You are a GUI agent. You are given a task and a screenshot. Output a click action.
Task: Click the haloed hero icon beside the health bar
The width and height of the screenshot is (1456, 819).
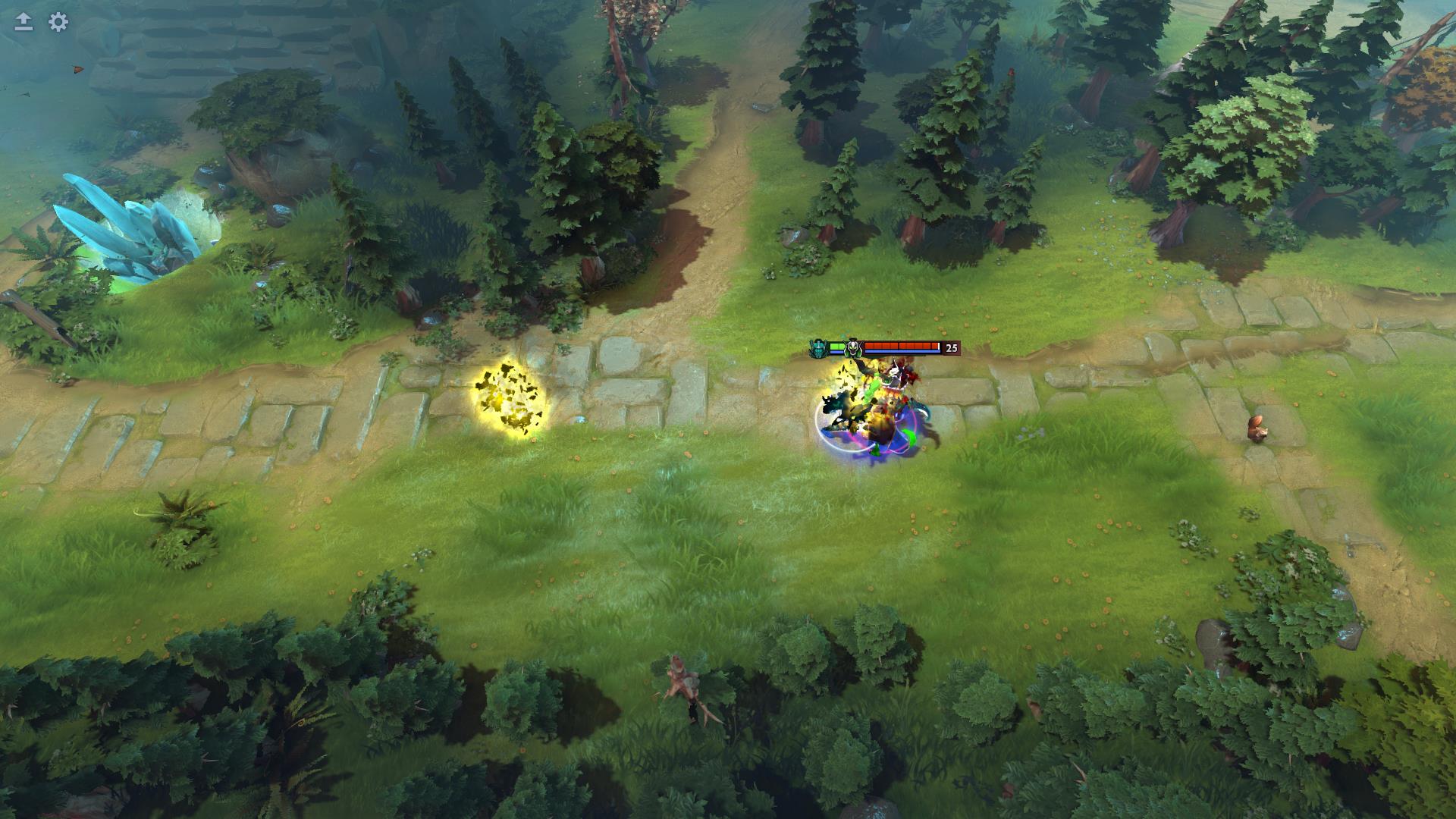pyautogui.click(x=852, y=347)
